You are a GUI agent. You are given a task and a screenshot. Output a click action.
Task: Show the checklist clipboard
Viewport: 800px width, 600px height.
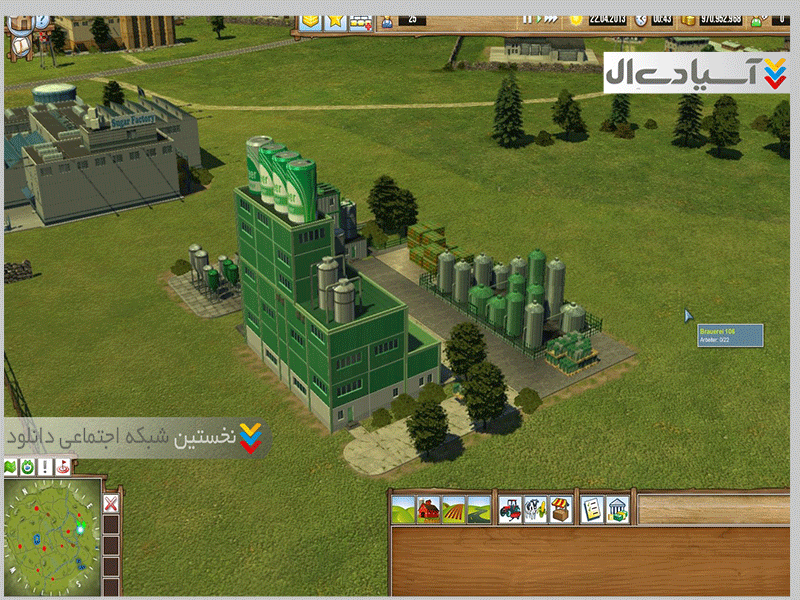coord(592,509)
